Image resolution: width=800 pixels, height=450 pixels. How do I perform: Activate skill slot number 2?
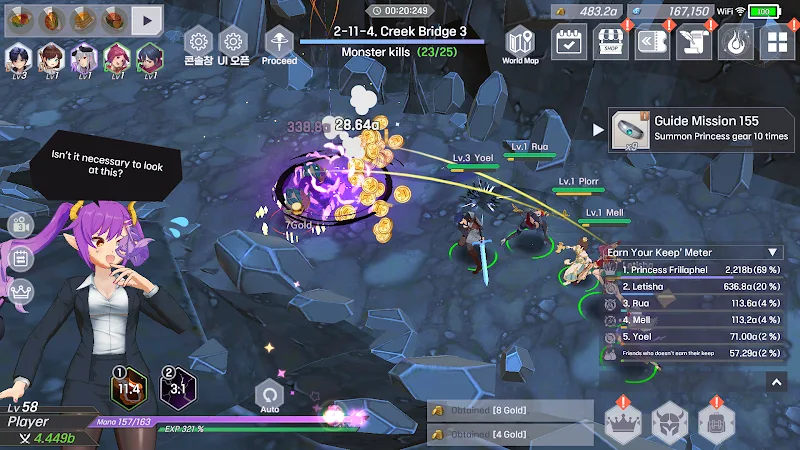click(178, 389)
